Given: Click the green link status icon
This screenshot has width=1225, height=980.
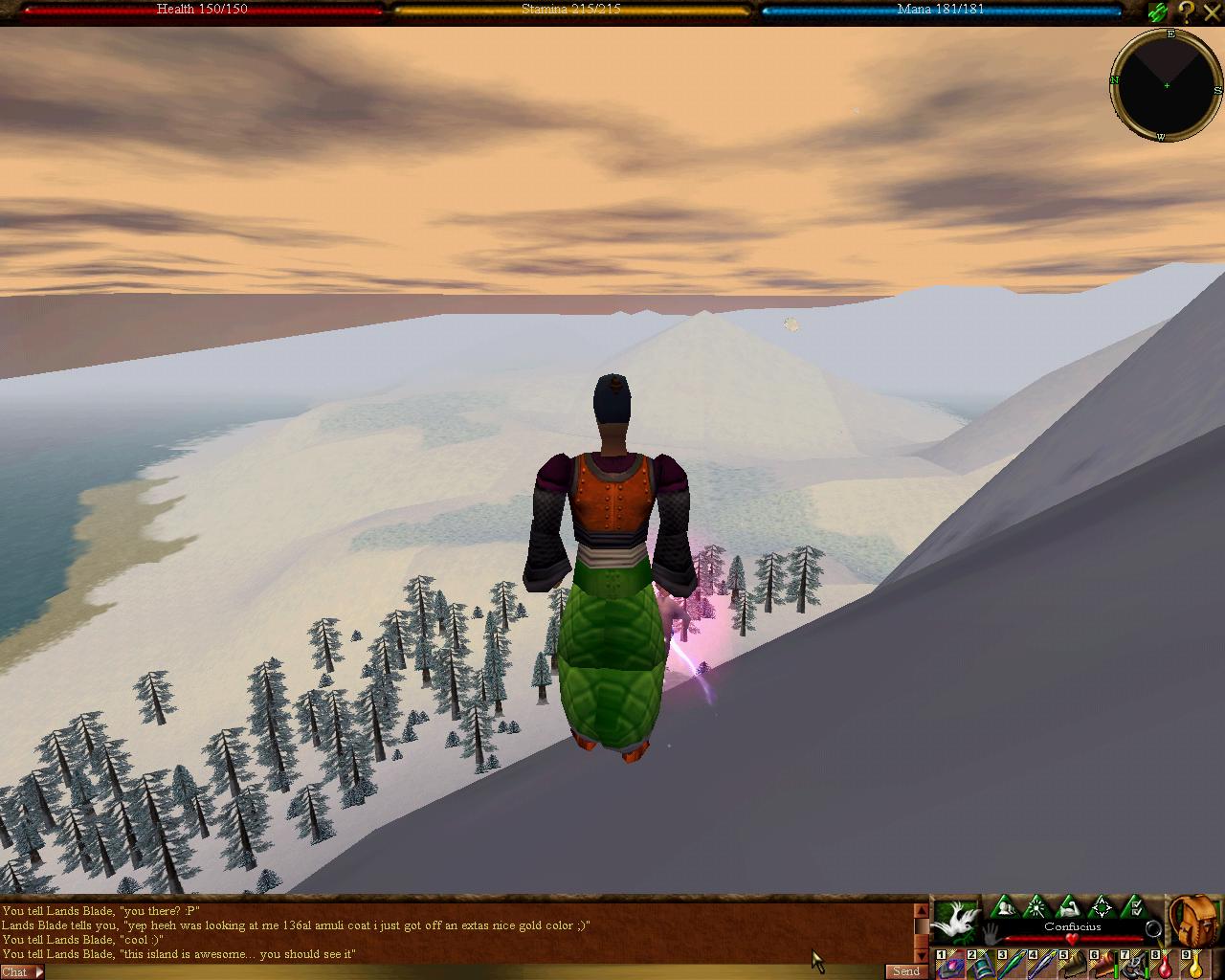Looking at the screenshot, I should (x=1159, y=11).
